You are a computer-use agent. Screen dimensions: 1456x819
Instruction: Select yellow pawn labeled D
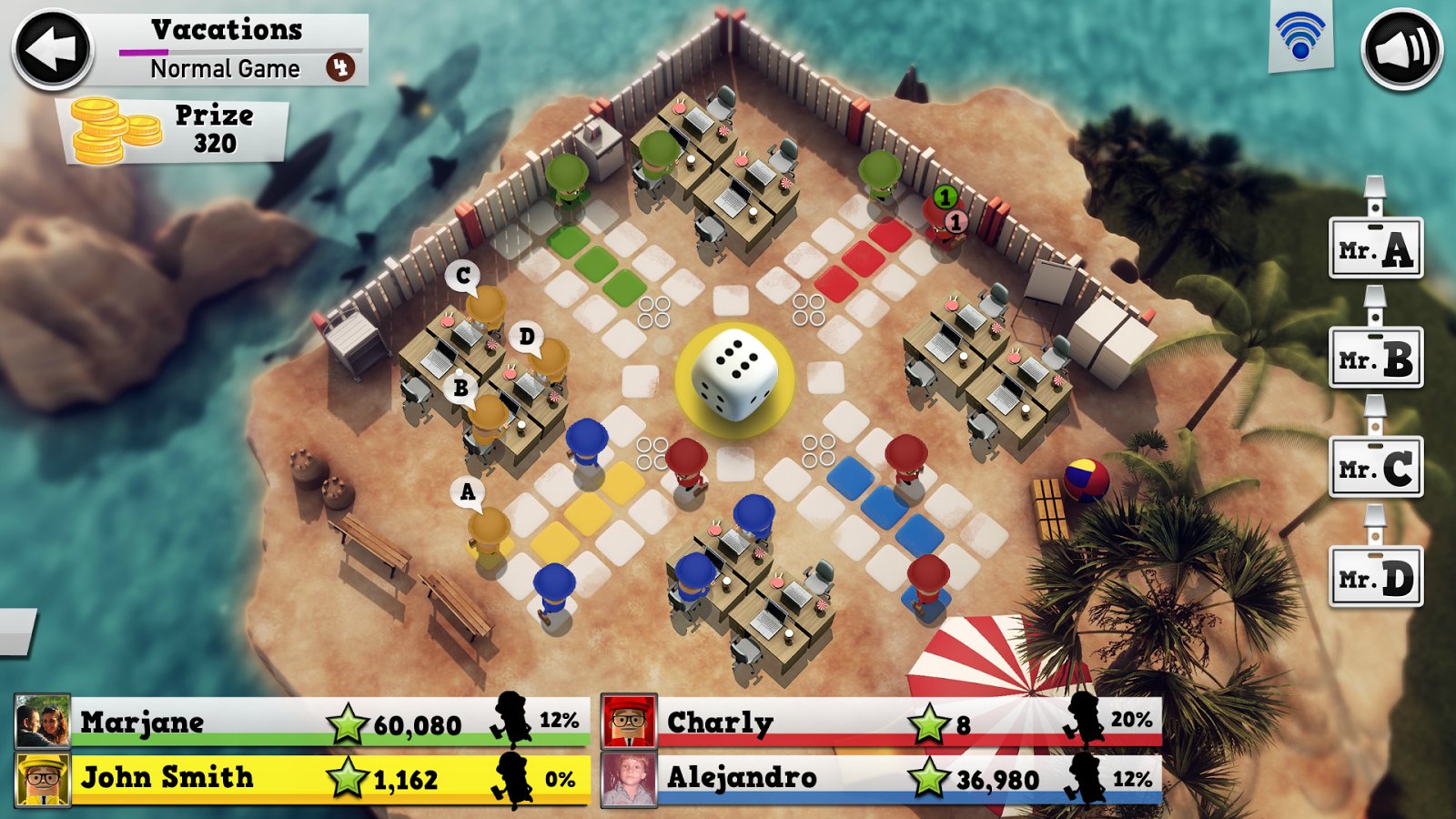tap(549, 360)
